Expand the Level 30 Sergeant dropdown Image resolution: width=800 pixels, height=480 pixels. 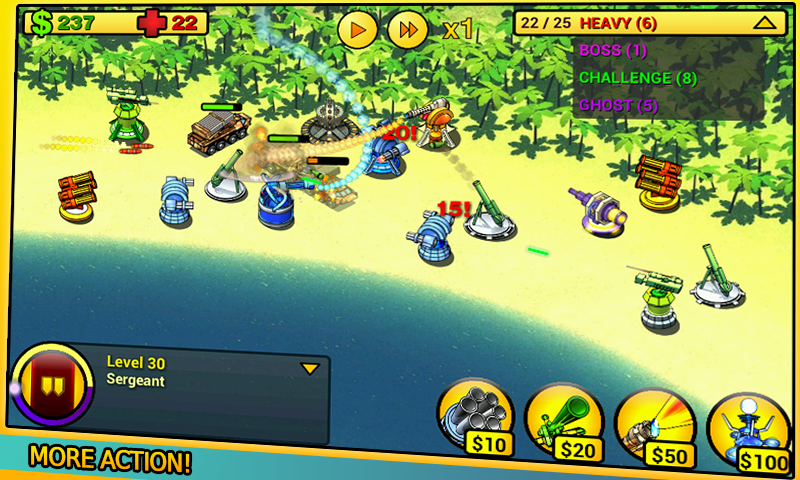[x=310, y=368]
